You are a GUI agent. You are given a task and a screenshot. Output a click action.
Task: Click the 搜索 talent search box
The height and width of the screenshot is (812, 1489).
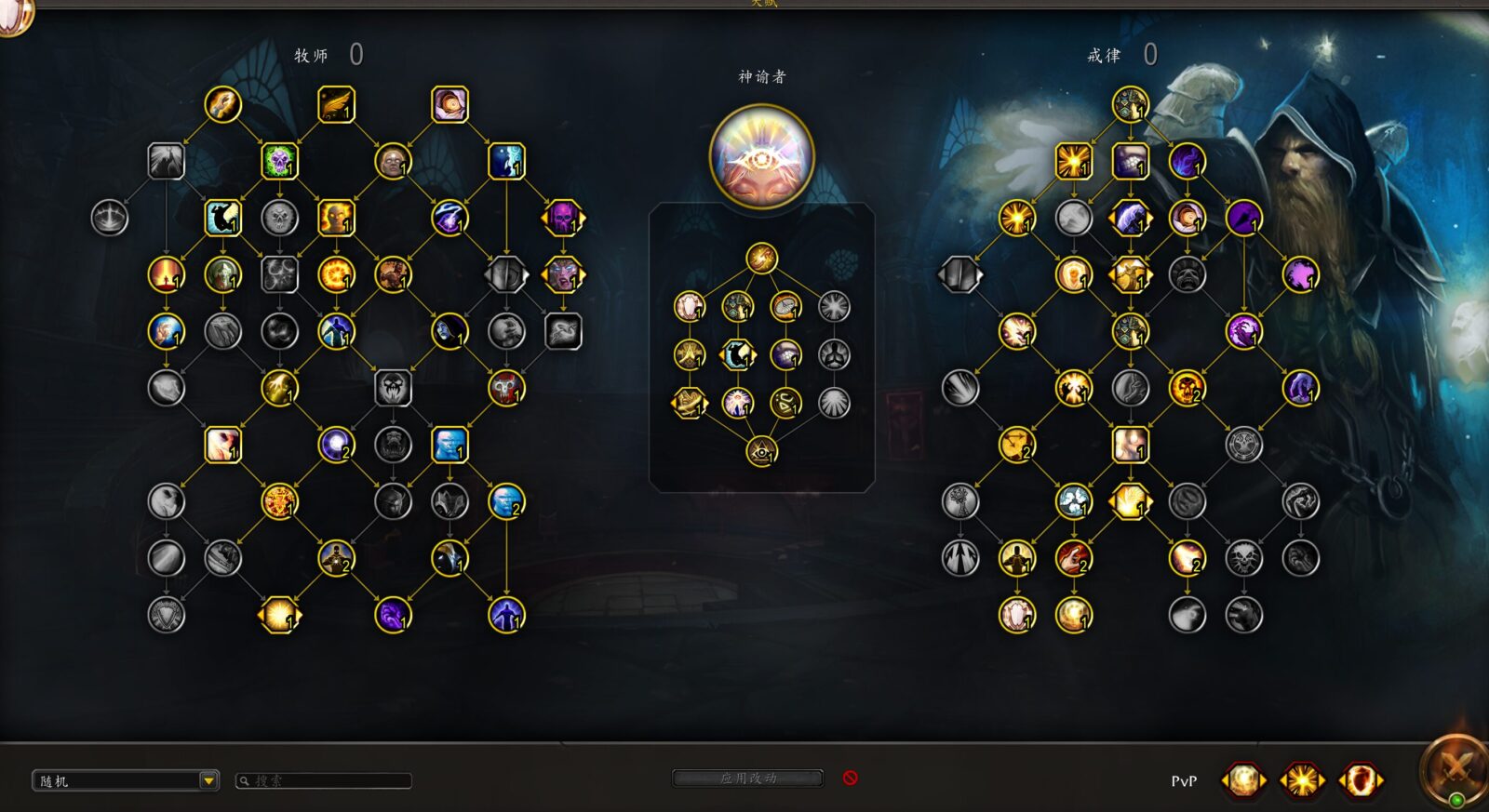coord(326,780)
